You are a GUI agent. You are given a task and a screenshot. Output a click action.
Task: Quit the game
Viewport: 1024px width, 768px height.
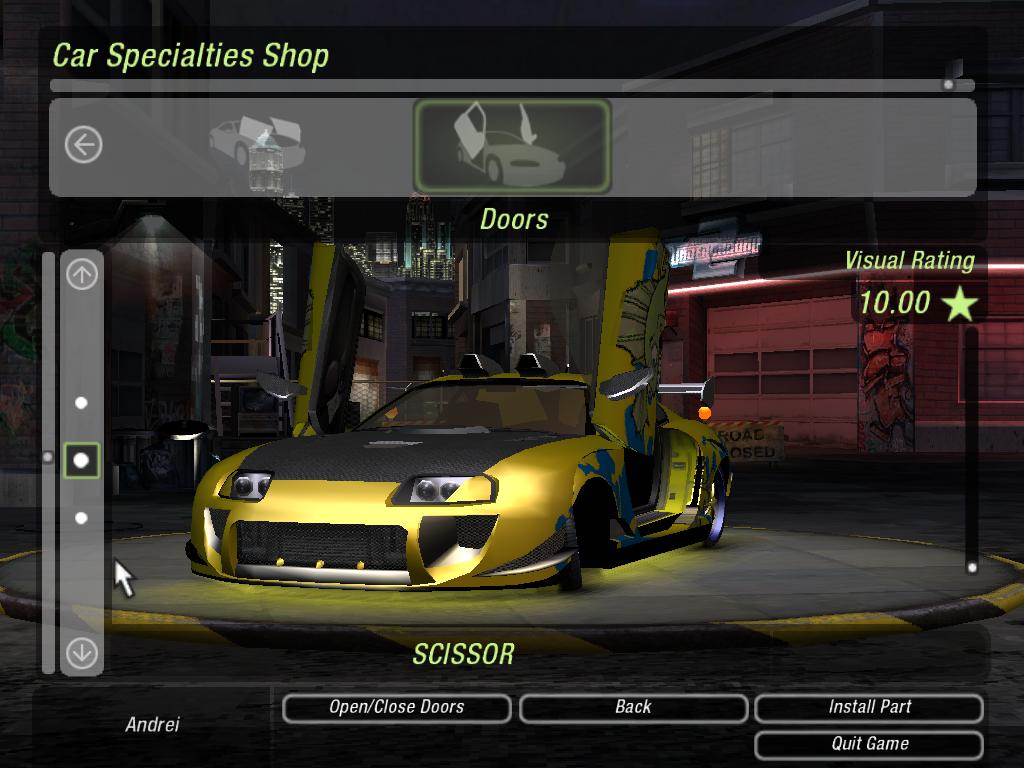[869, 744]
